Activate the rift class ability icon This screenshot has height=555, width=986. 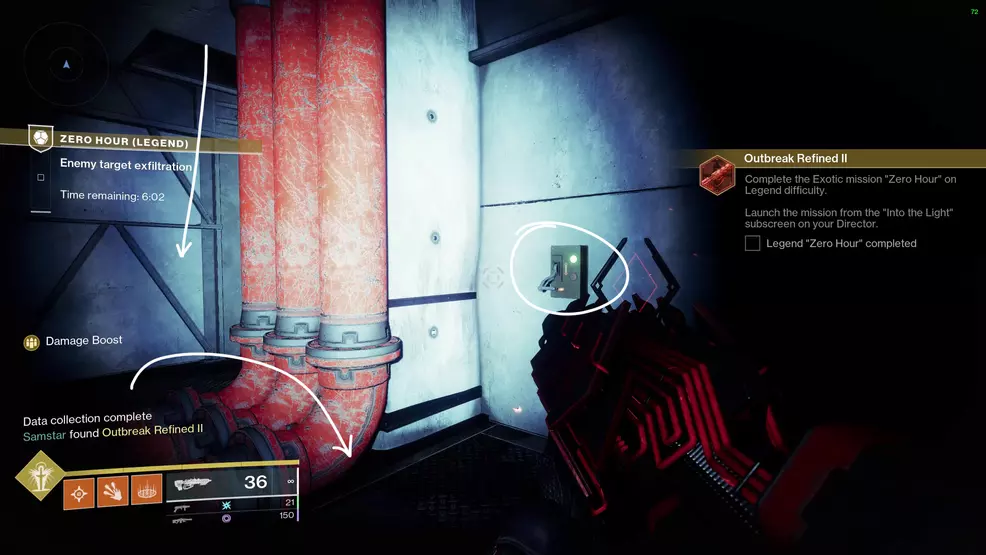[146, 490]
